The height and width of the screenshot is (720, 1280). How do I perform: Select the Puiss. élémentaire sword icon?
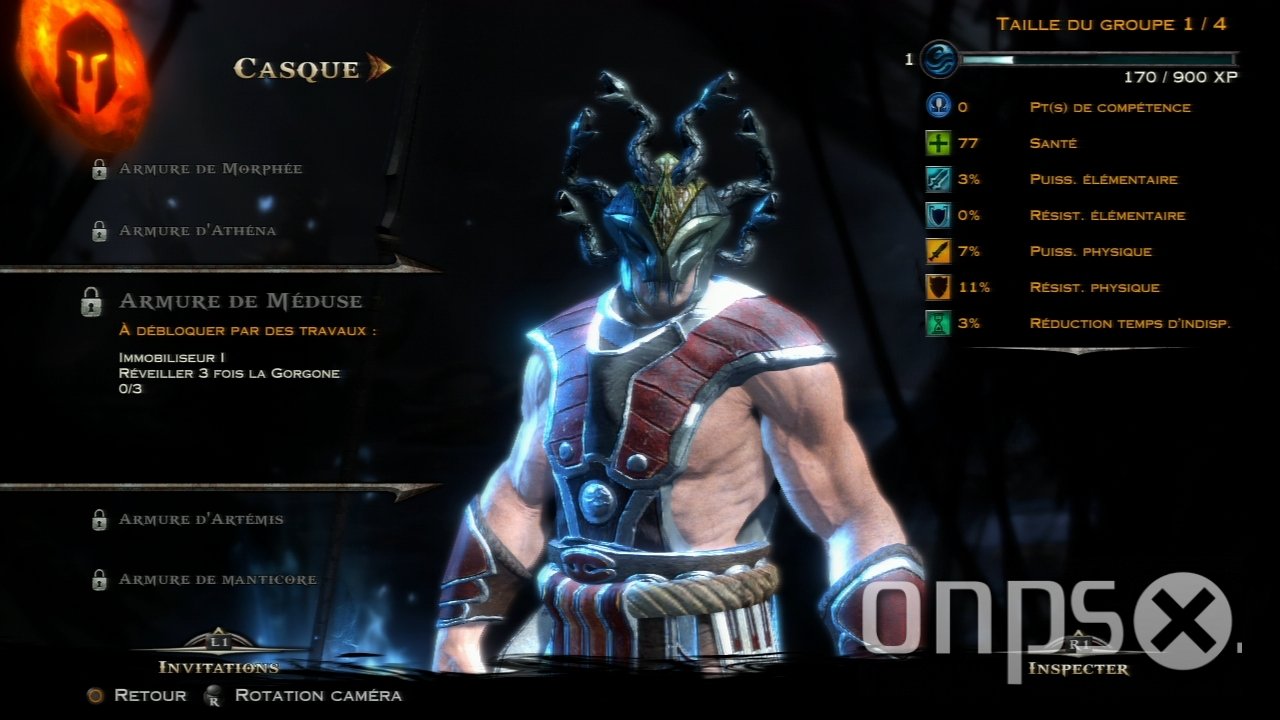tap(938, 179)
